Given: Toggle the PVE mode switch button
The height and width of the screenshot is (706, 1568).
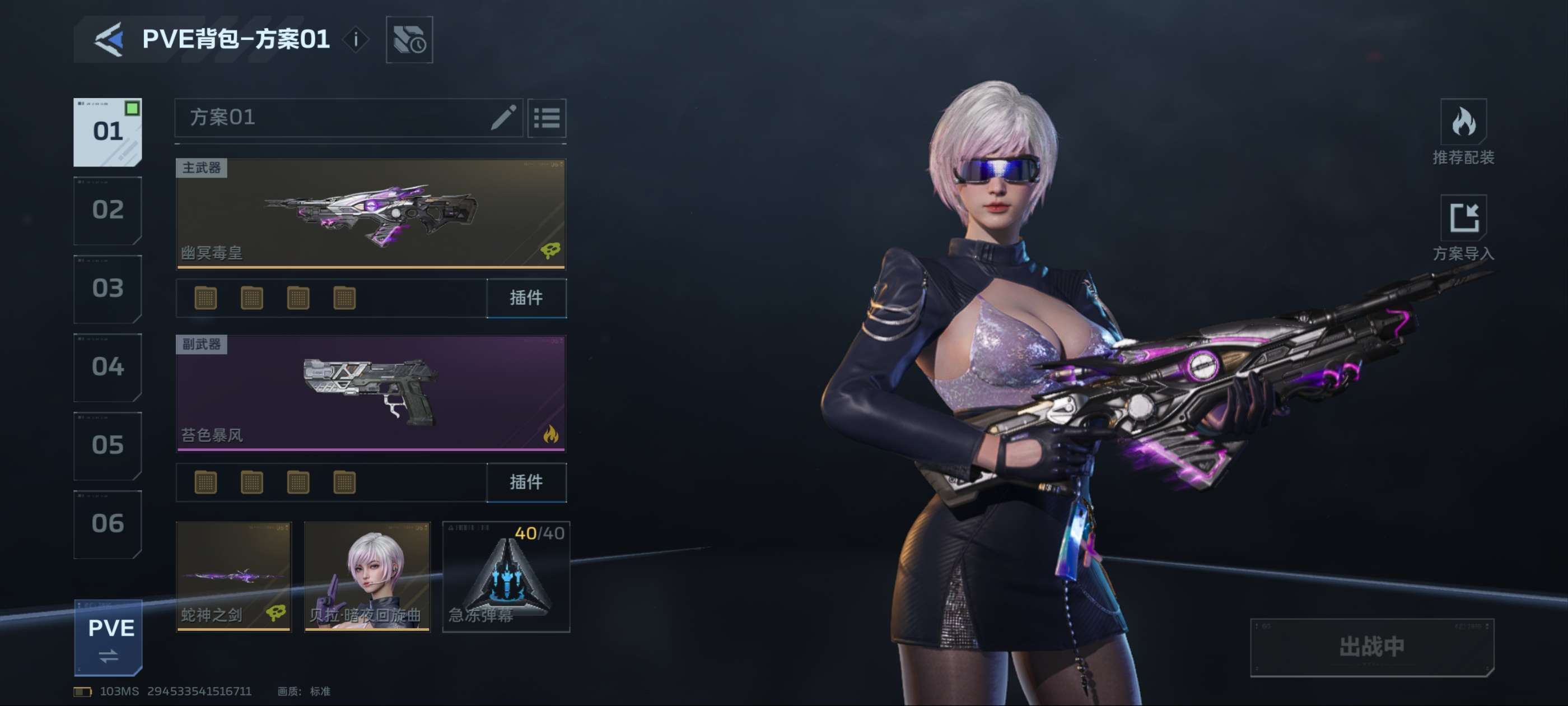Looking at the screenshot, I should point(109,638).
